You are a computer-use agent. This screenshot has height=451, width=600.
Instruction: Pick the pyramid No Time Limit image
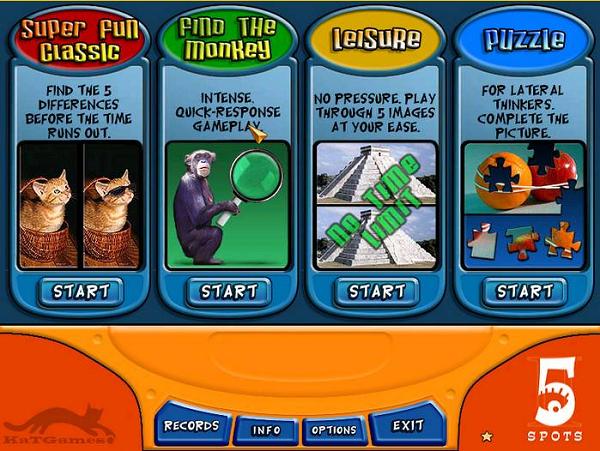(x=376, y=206)
